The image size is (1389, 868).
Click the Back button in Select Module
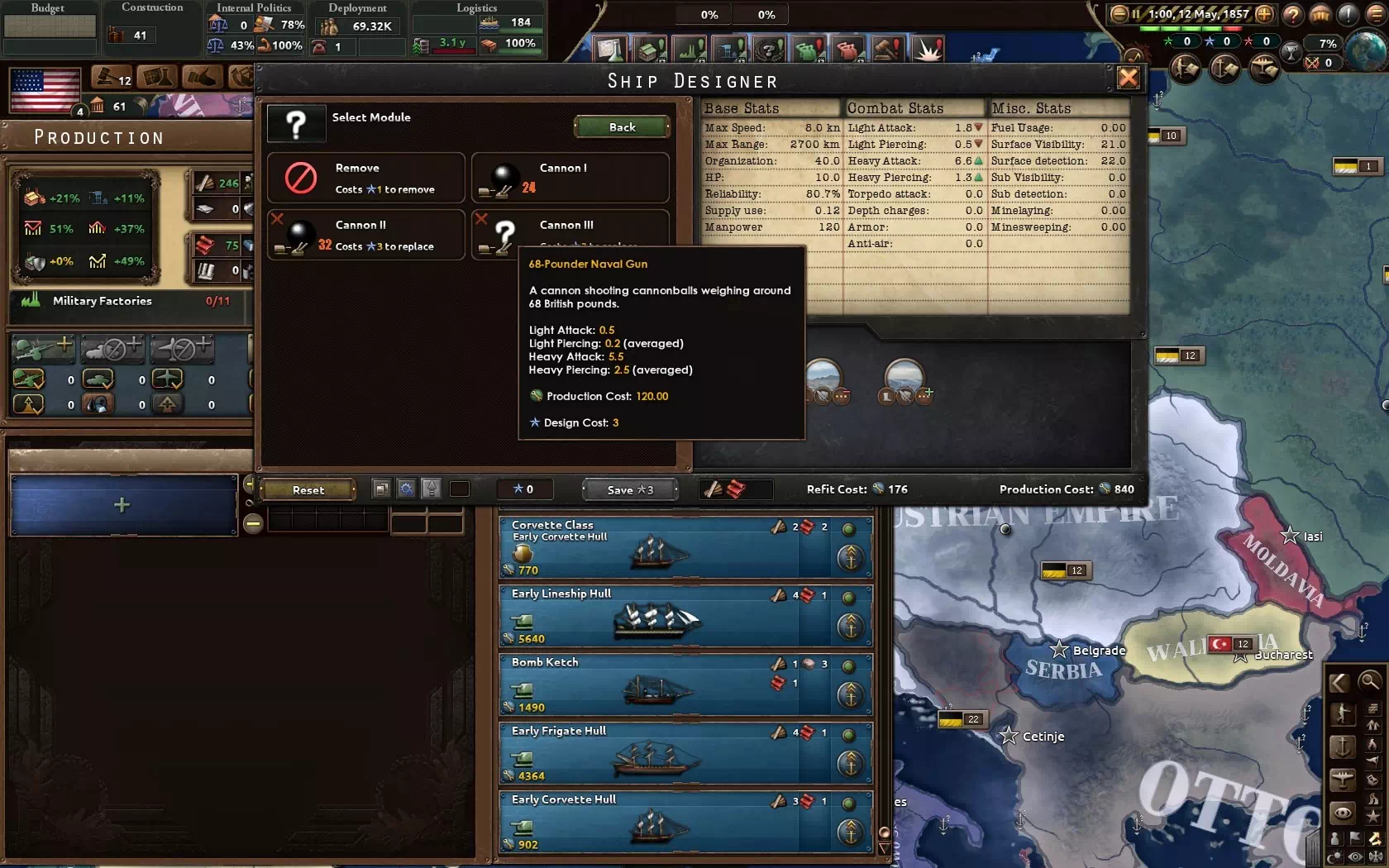pyautogui.click(x=622, y=127)
